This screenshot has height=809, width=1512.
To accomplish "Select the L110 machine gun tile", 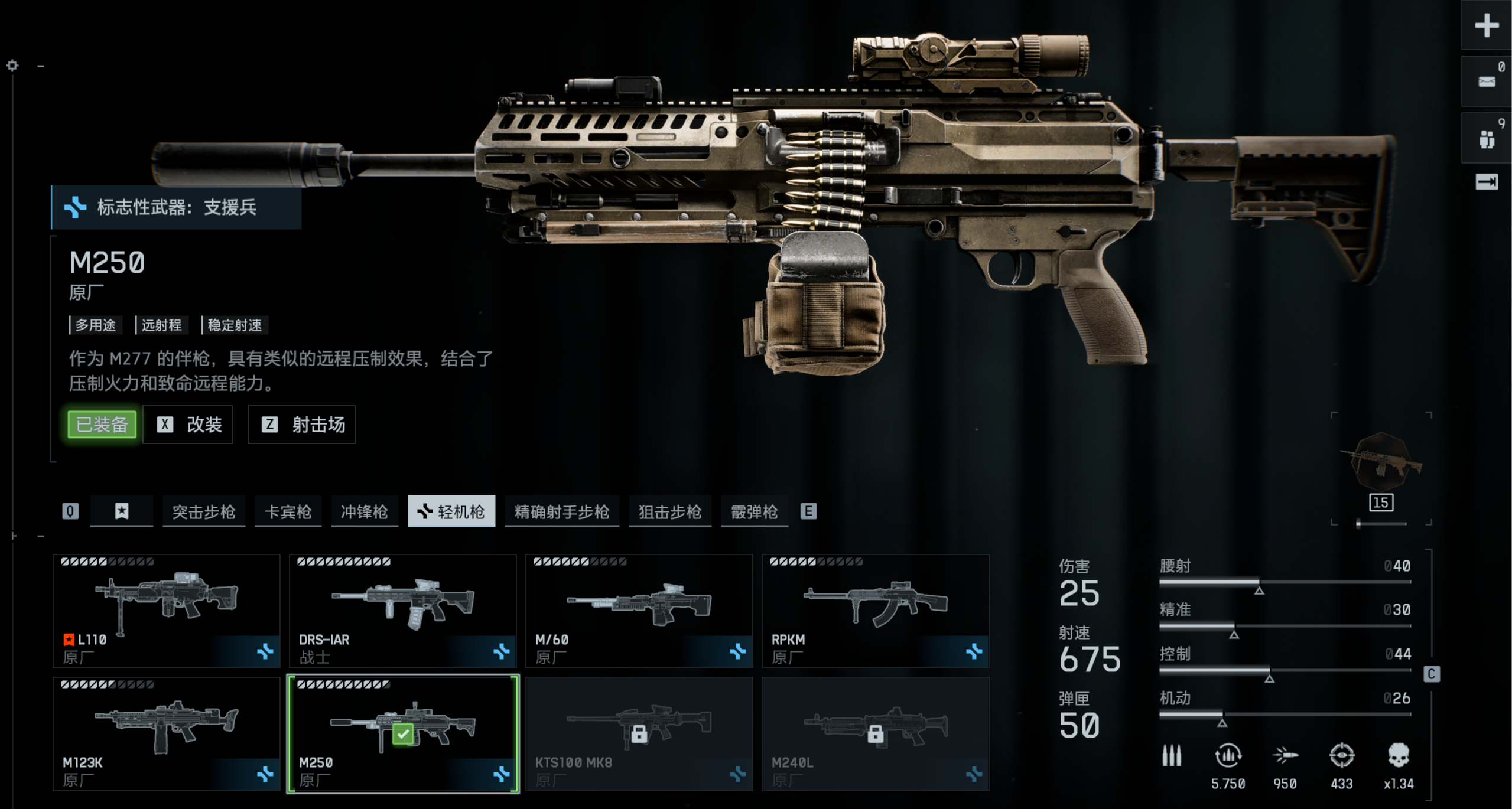I will 167,611.
